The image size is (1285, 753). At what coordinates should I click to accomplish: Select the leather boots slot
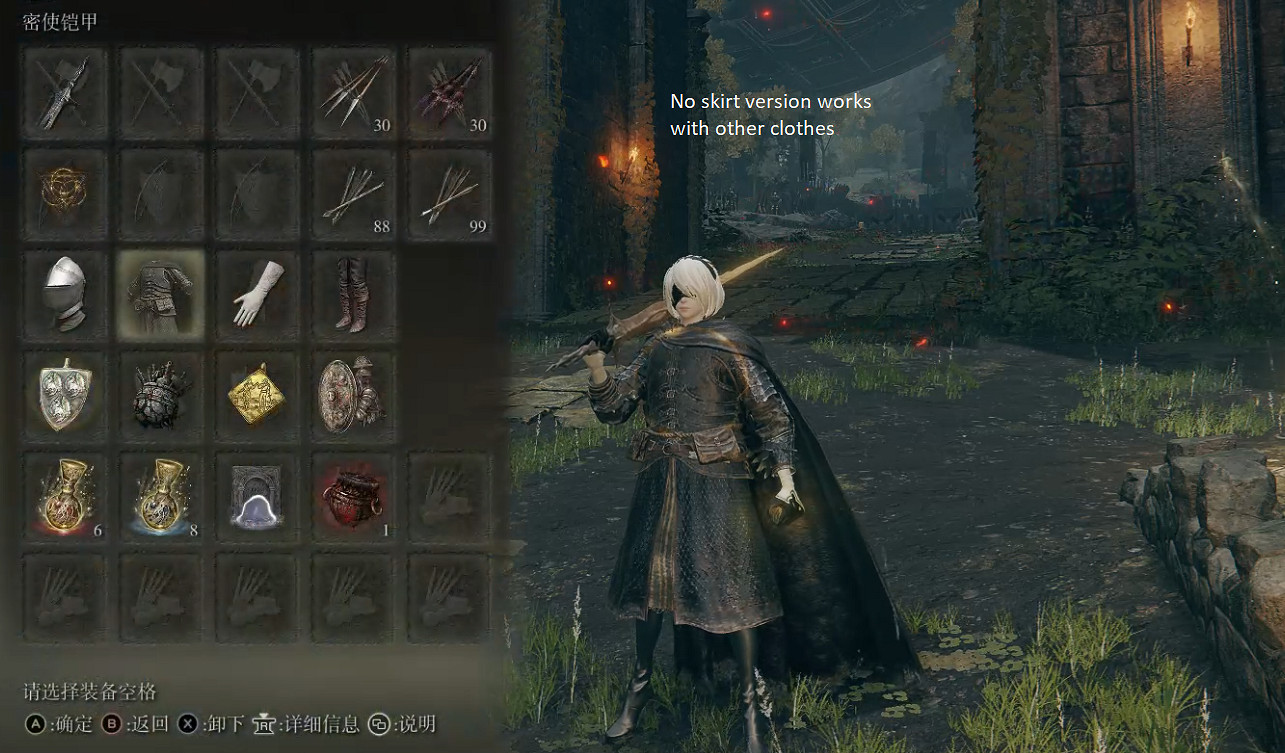tap(353, 295)
